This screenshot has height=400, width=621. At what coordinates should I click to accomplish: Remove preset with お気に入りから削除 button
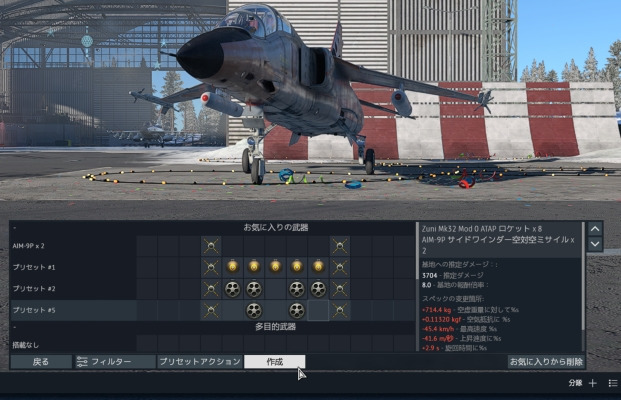546,361
